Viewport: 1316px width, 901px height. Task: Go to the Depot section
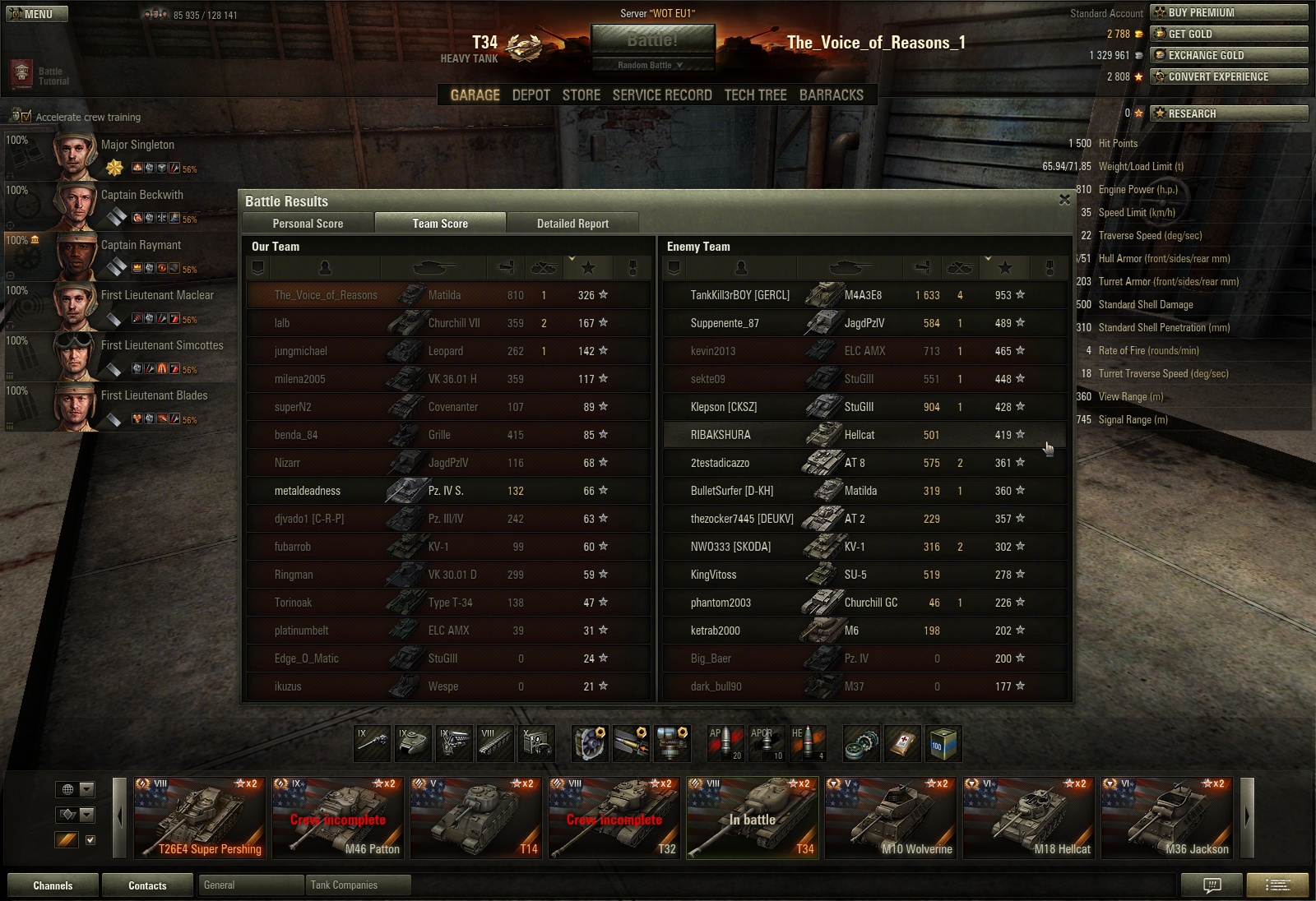(531, 95)
